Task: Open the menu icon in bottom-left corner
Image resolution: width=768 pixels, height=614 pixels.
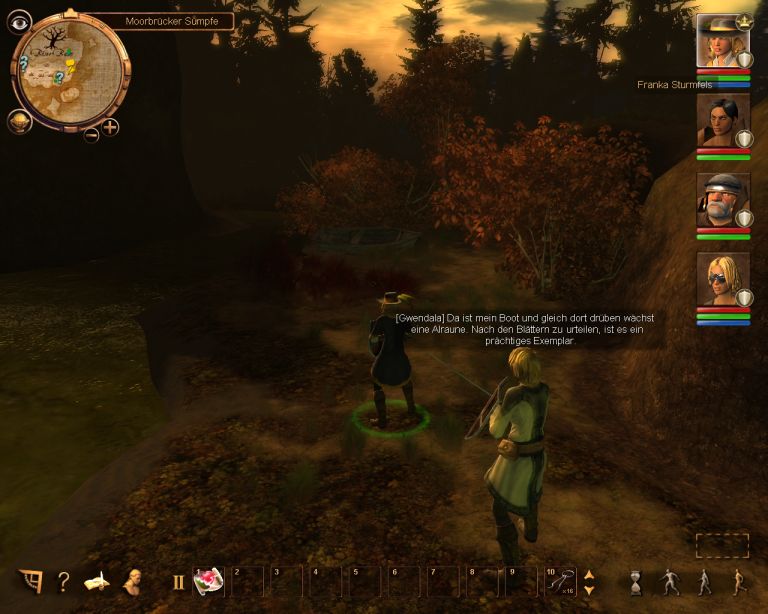Action: (30, 581)
